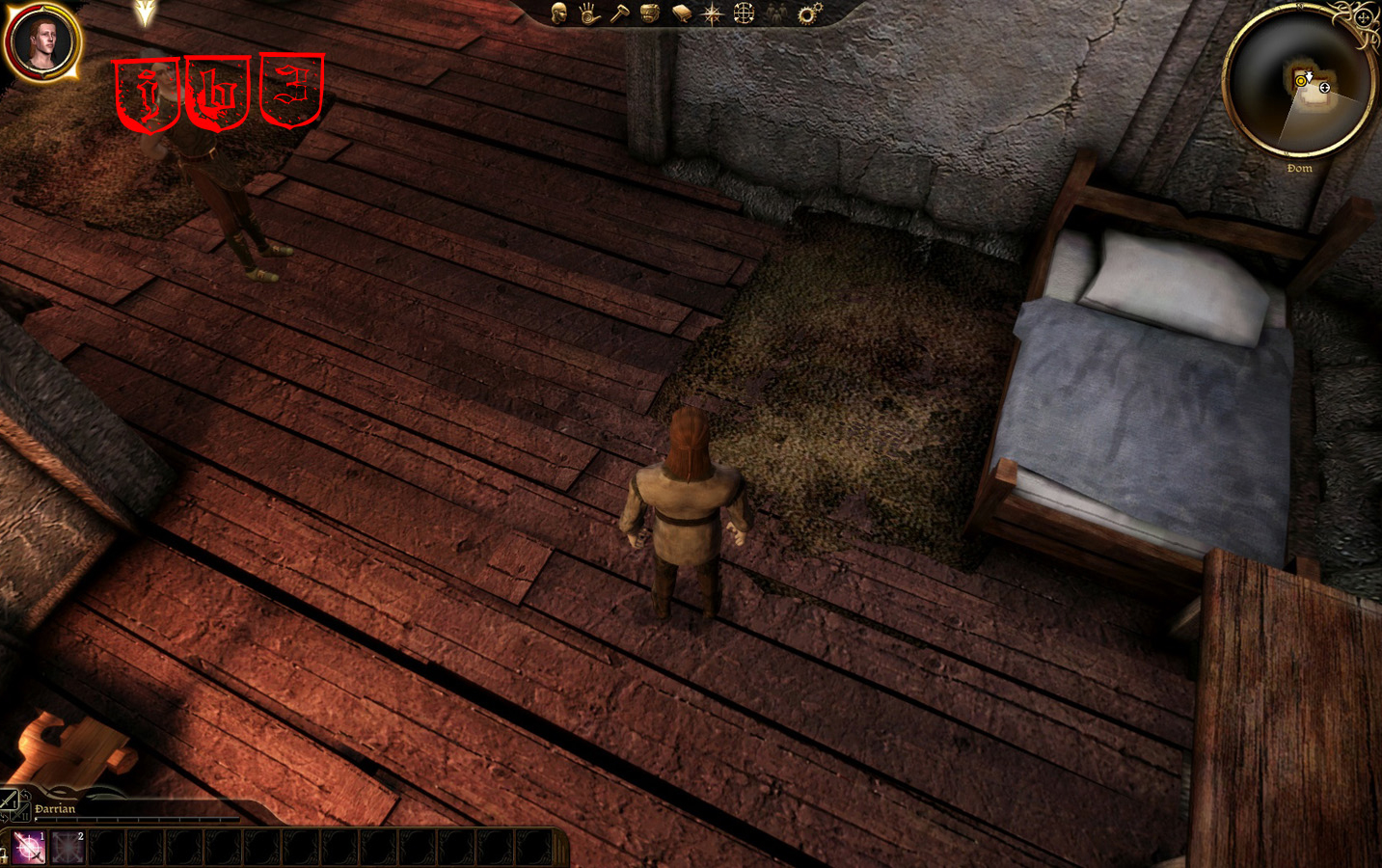The image size is (1382, 868).
Task: Open the map compass star icon
Action: [713, 14]
